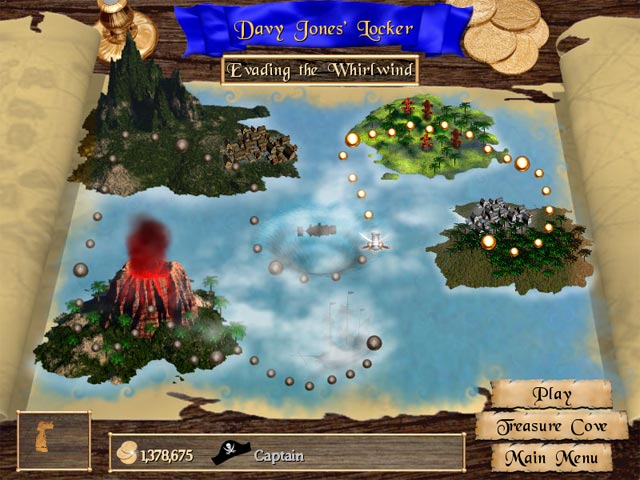Viewport: 640px width, 480px height.
Task: Select the golden idol treasure box
Action: tap(54, 441)
